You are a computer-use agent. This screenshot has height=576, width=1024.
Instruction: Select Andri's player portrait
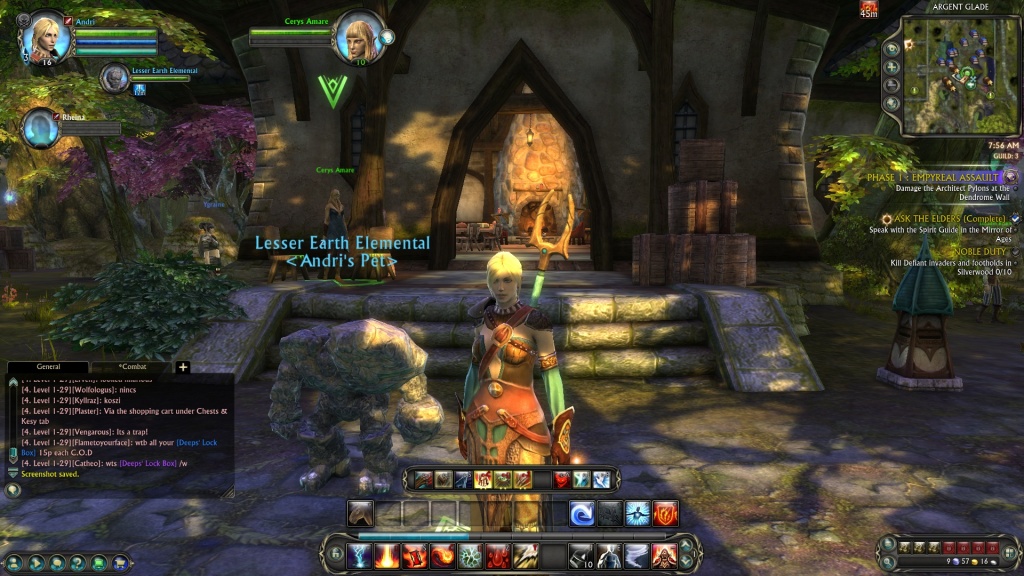click(46, 38)
